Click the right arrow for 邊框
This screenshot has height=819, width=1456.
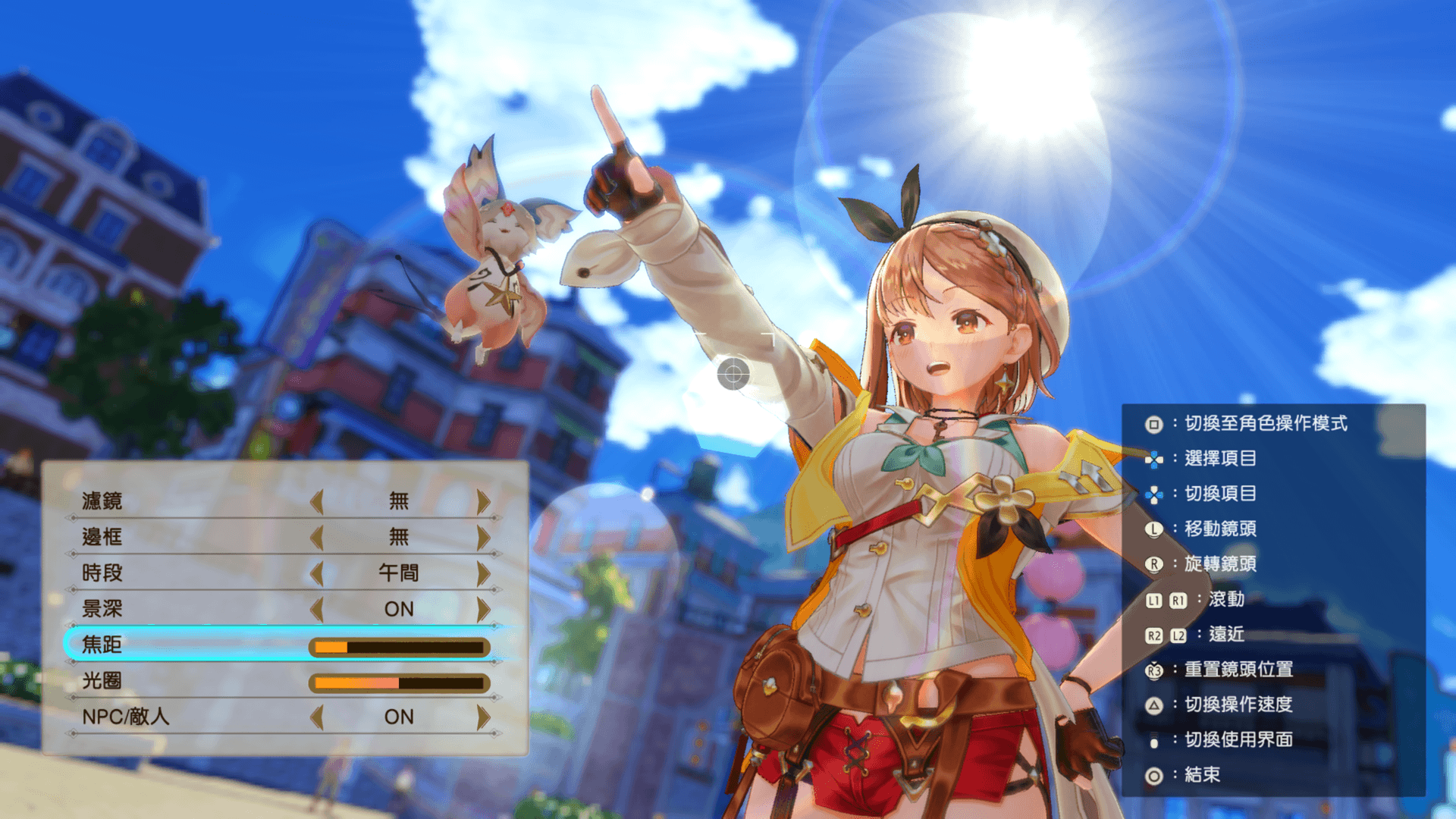483,537
